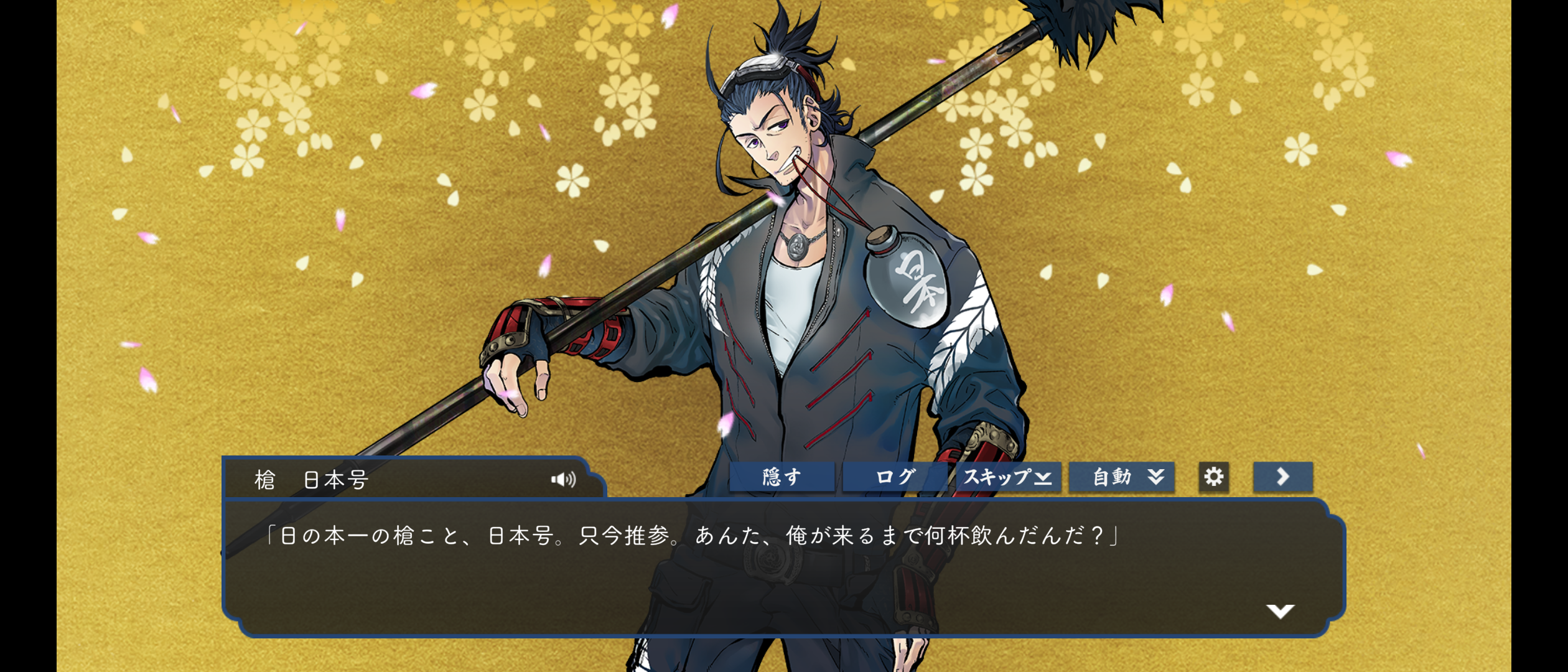
Task: Open the gear settings icon
Action: (1213, 477)
